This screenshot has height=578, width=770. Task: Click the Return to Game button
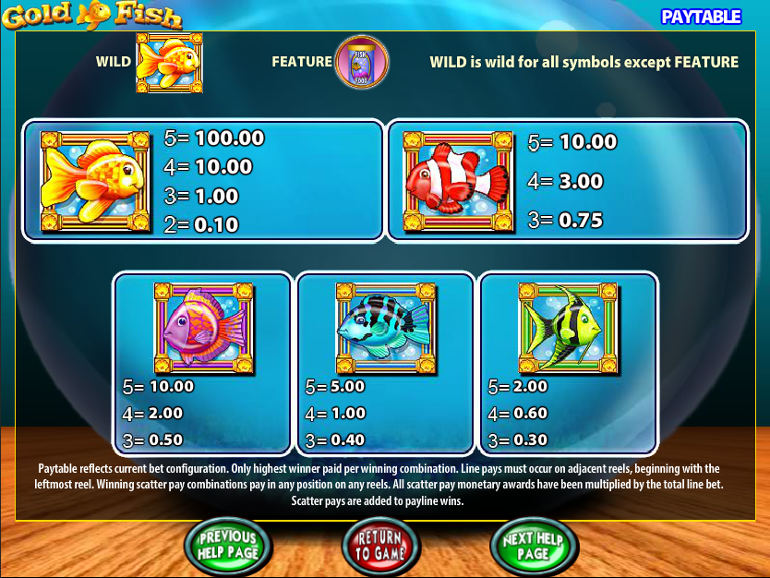coord(381,545)
